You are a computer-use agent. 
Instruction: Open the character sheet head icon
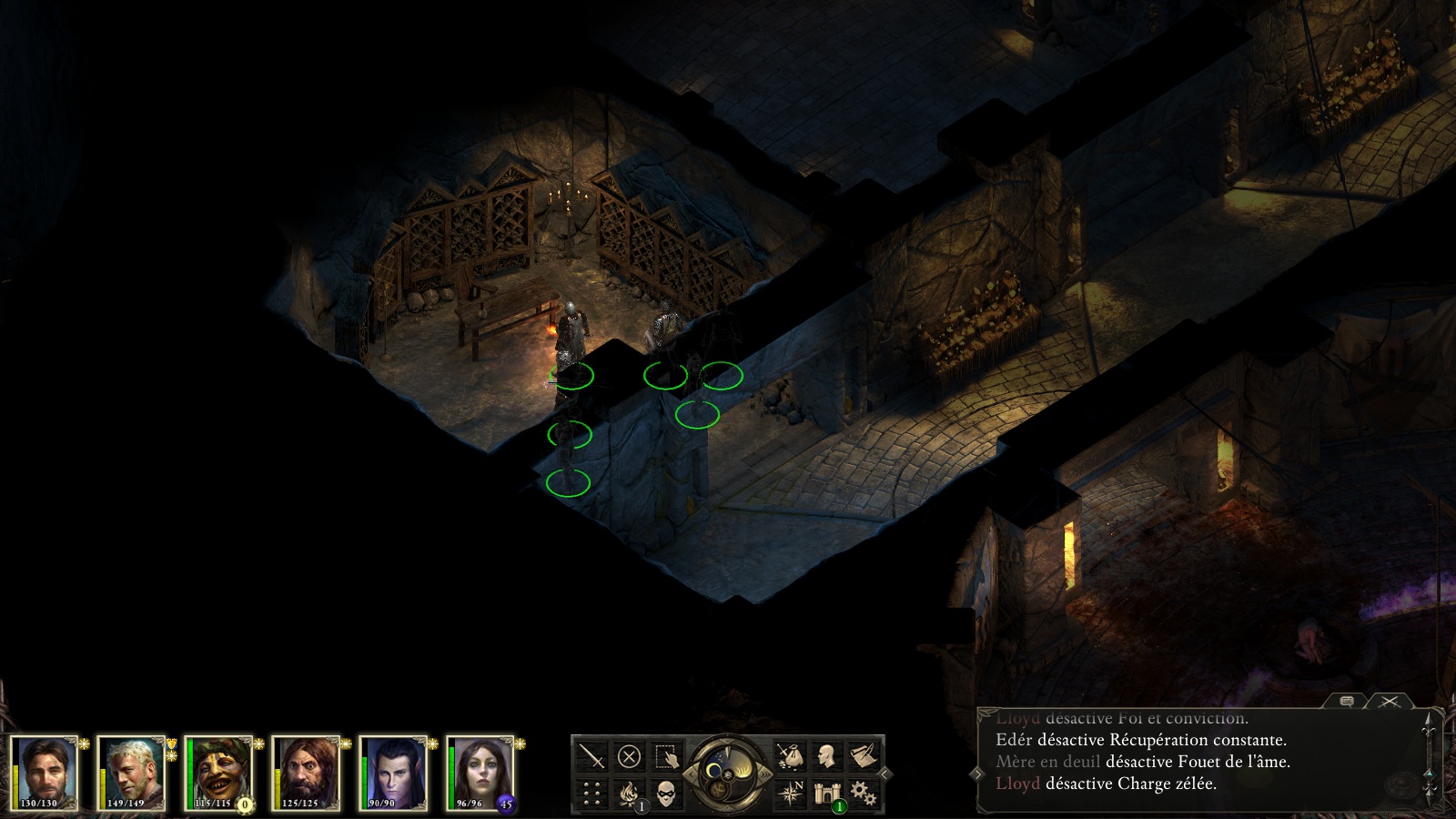(826, 756)
